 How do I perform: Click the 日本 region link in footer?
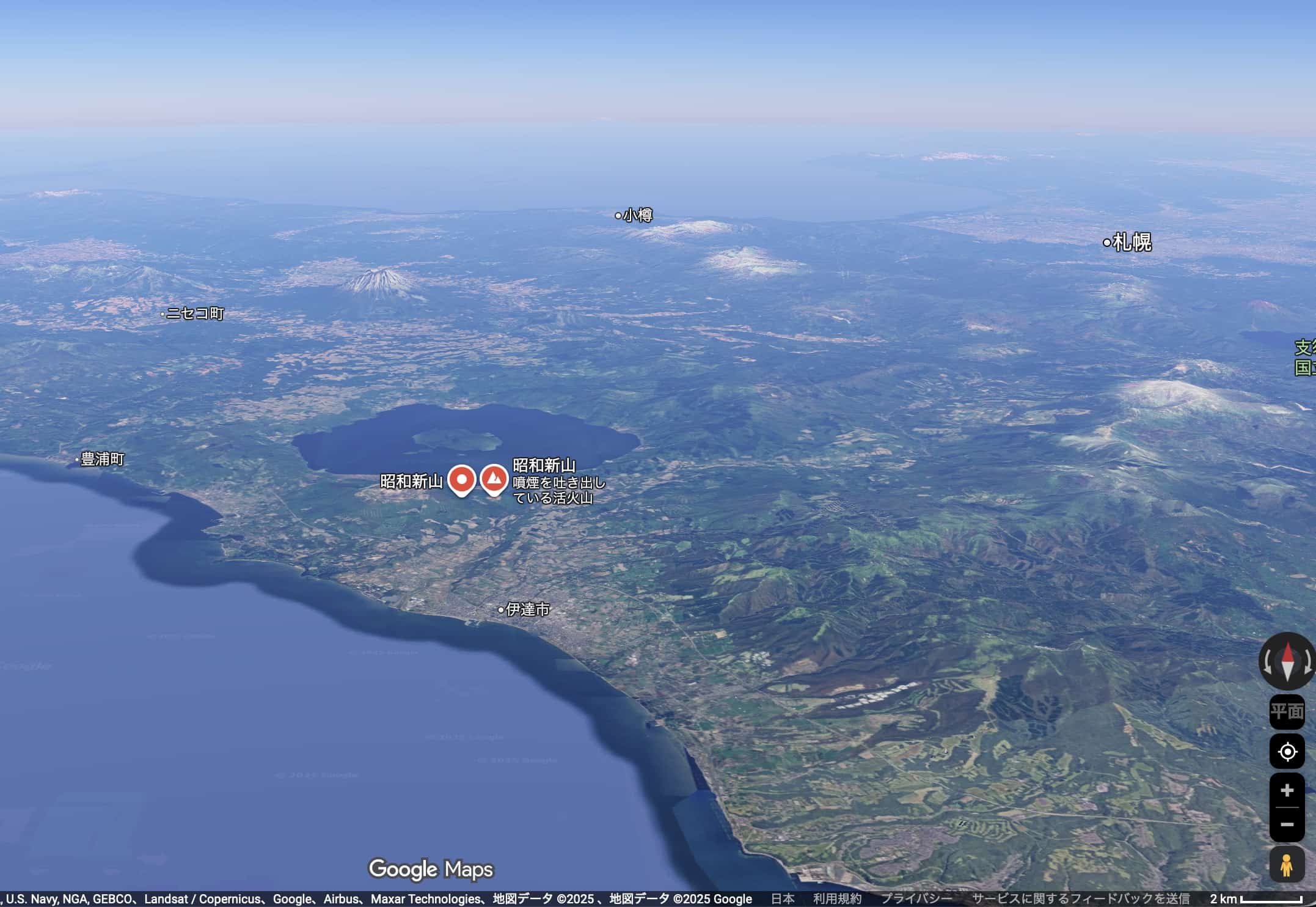tap(783, 899)
